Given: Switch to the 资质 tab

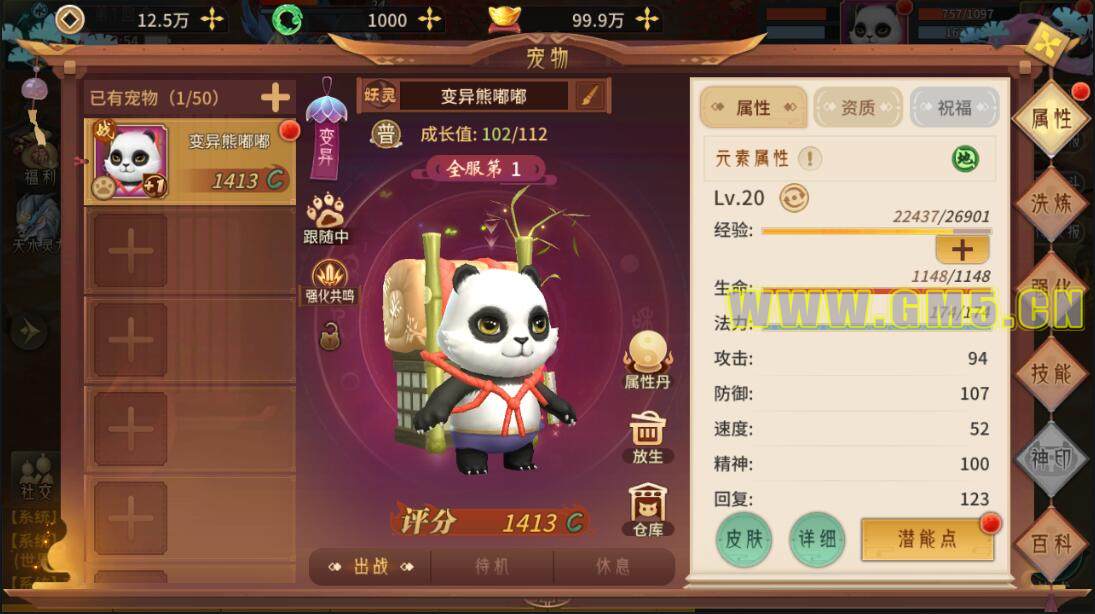Looking at the screenshot, I should click(857, 108).
